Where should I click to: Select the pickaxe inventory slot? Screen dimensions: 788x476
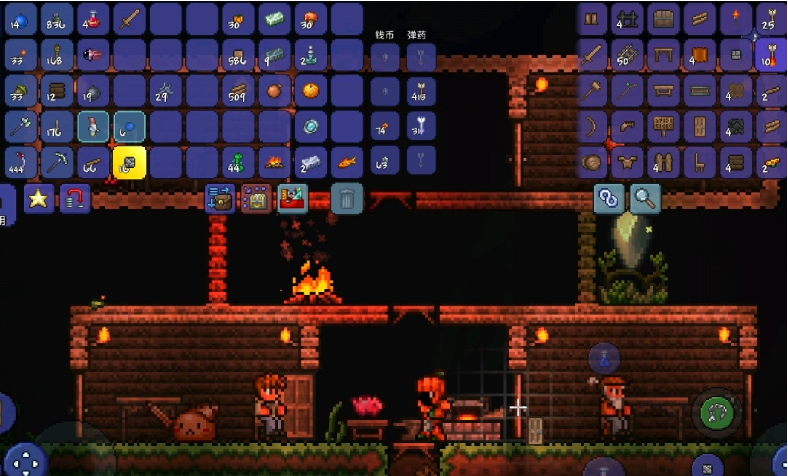coord(57,162)
